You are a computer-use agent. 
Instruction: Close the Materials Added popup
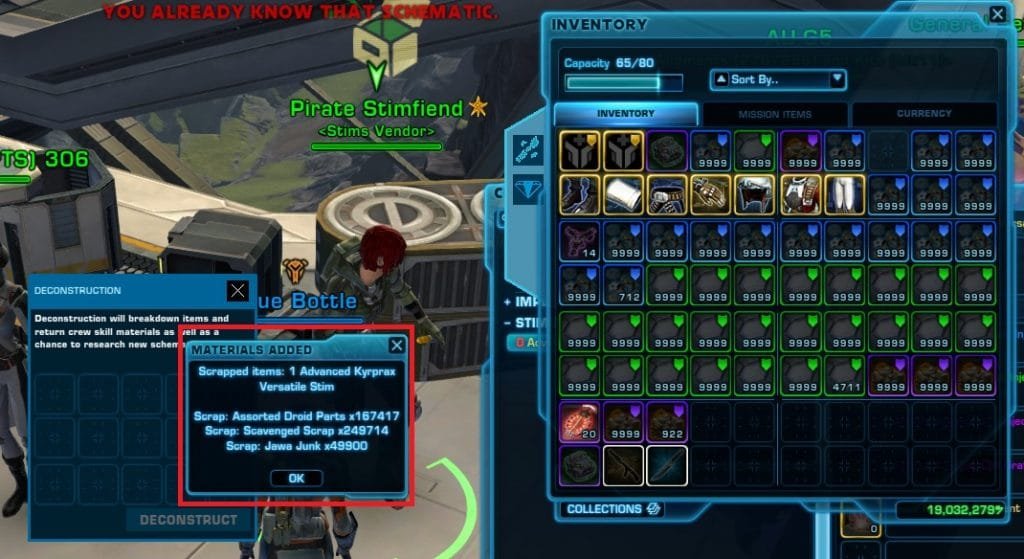pos(397,346)
